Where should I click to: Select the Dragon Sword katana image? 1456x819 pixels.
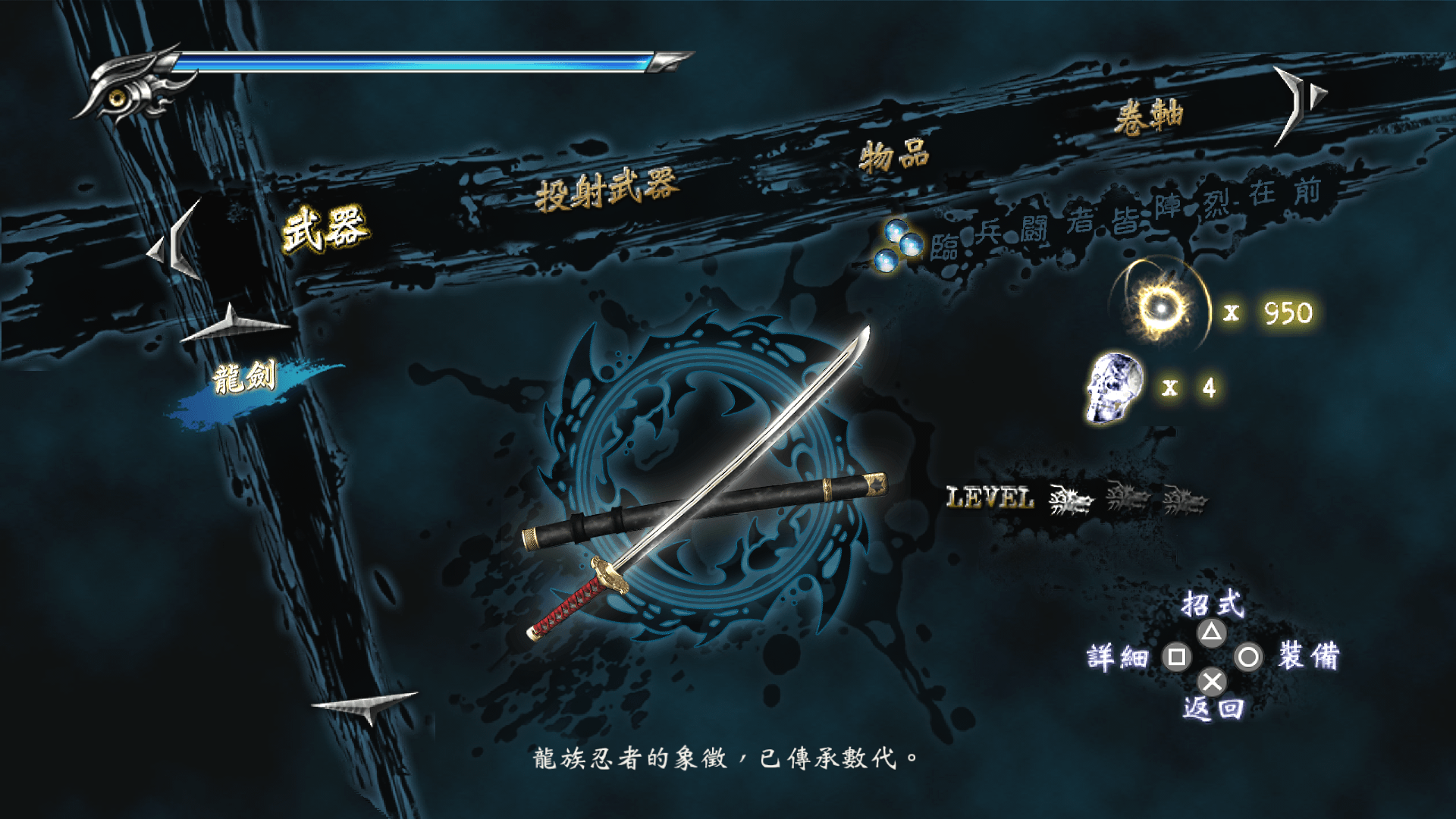[705, 500]
